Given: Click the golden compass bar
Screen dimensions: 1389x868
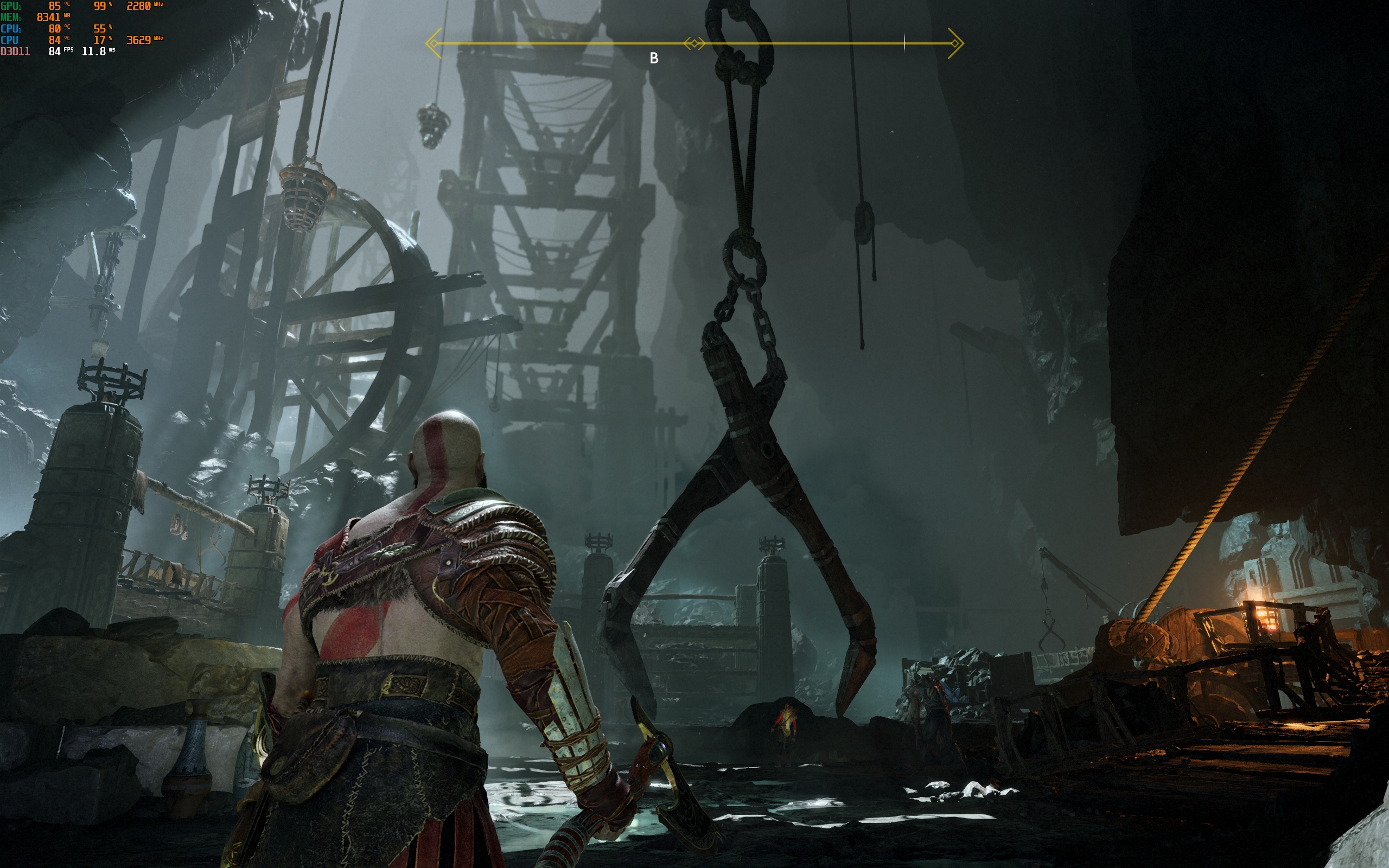Looking at the screenshot, I should pos(804,43).
